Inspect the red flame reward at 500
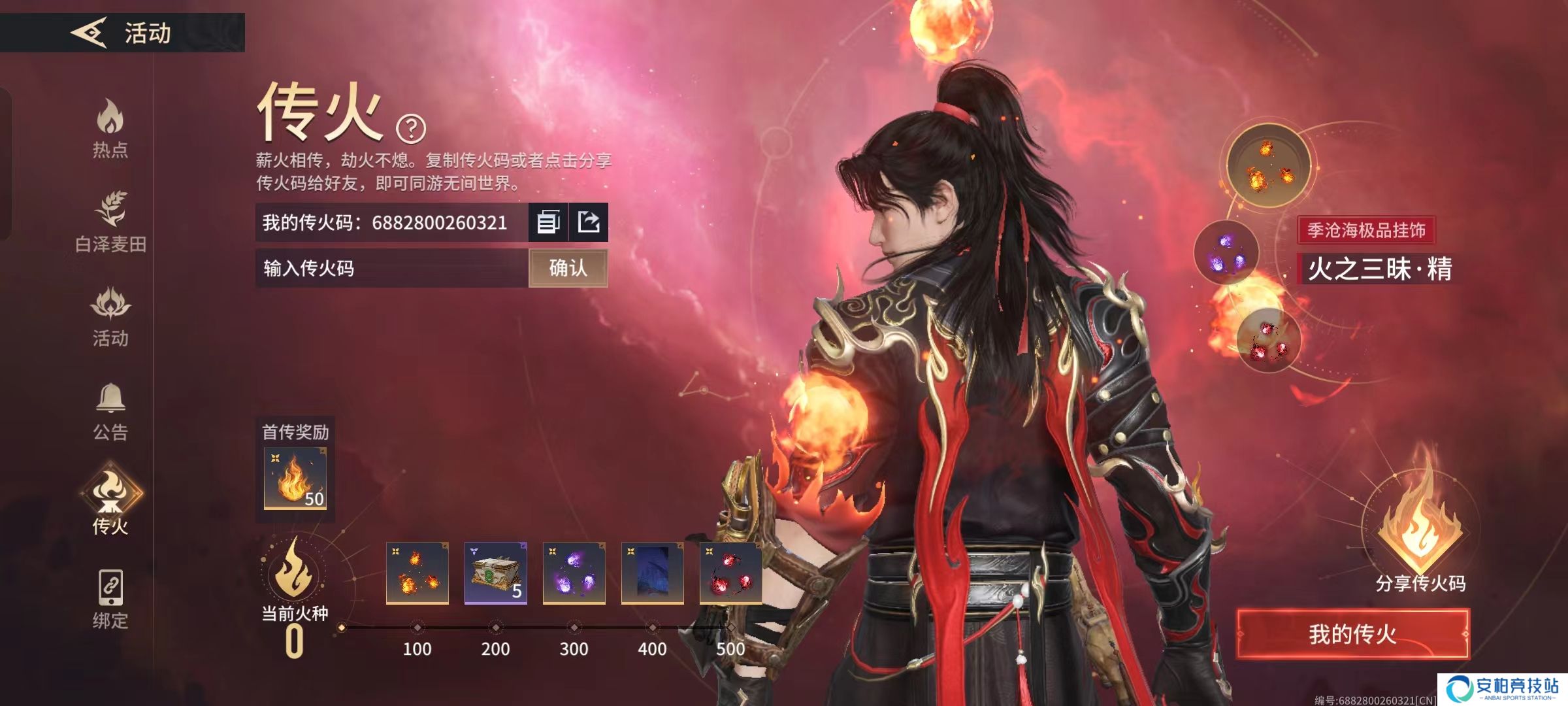Viewport: 1568px width, 706px height. [730, 573]
